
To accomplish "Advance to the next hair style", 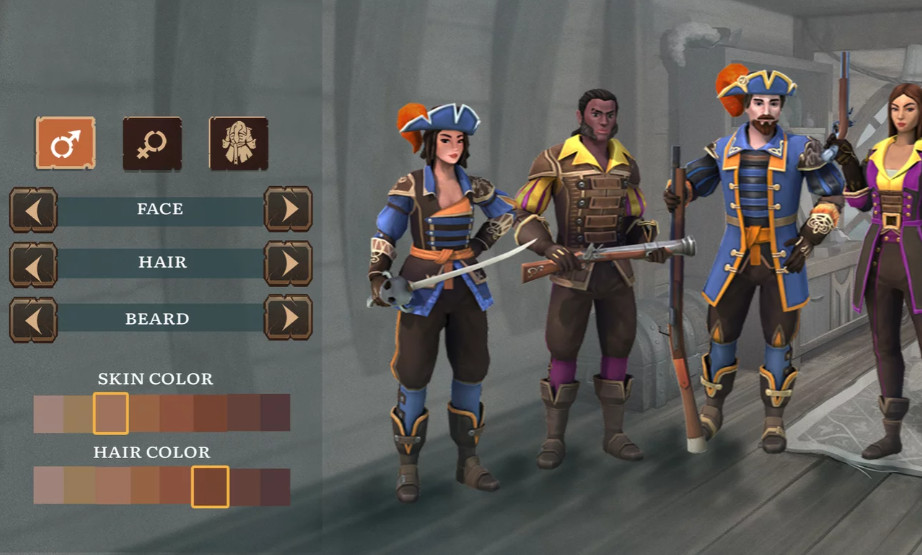I will (288, 263).
